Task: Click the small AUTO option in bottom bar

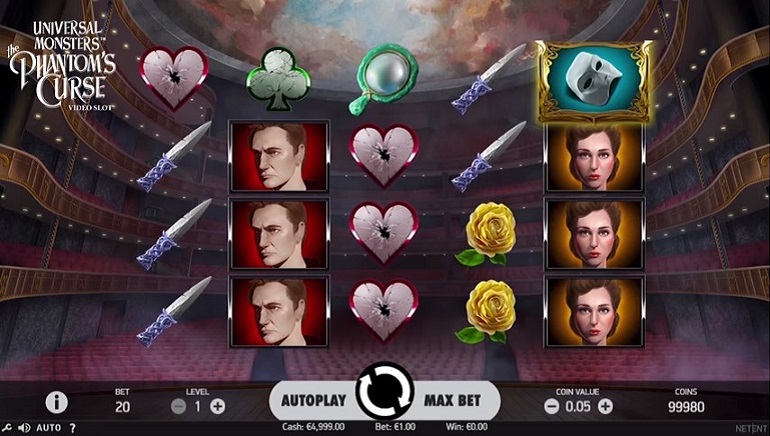Action: point(48,428)
